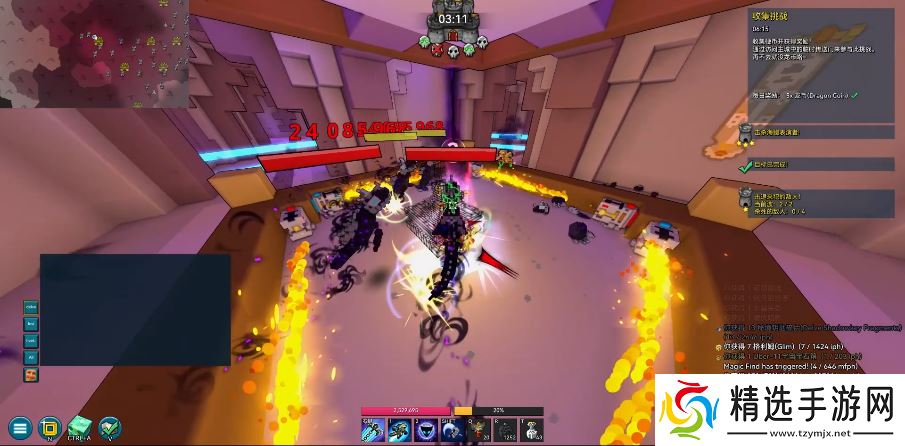
Task: Activate the sword basic attack ability
Action: [x=371, y=429]
